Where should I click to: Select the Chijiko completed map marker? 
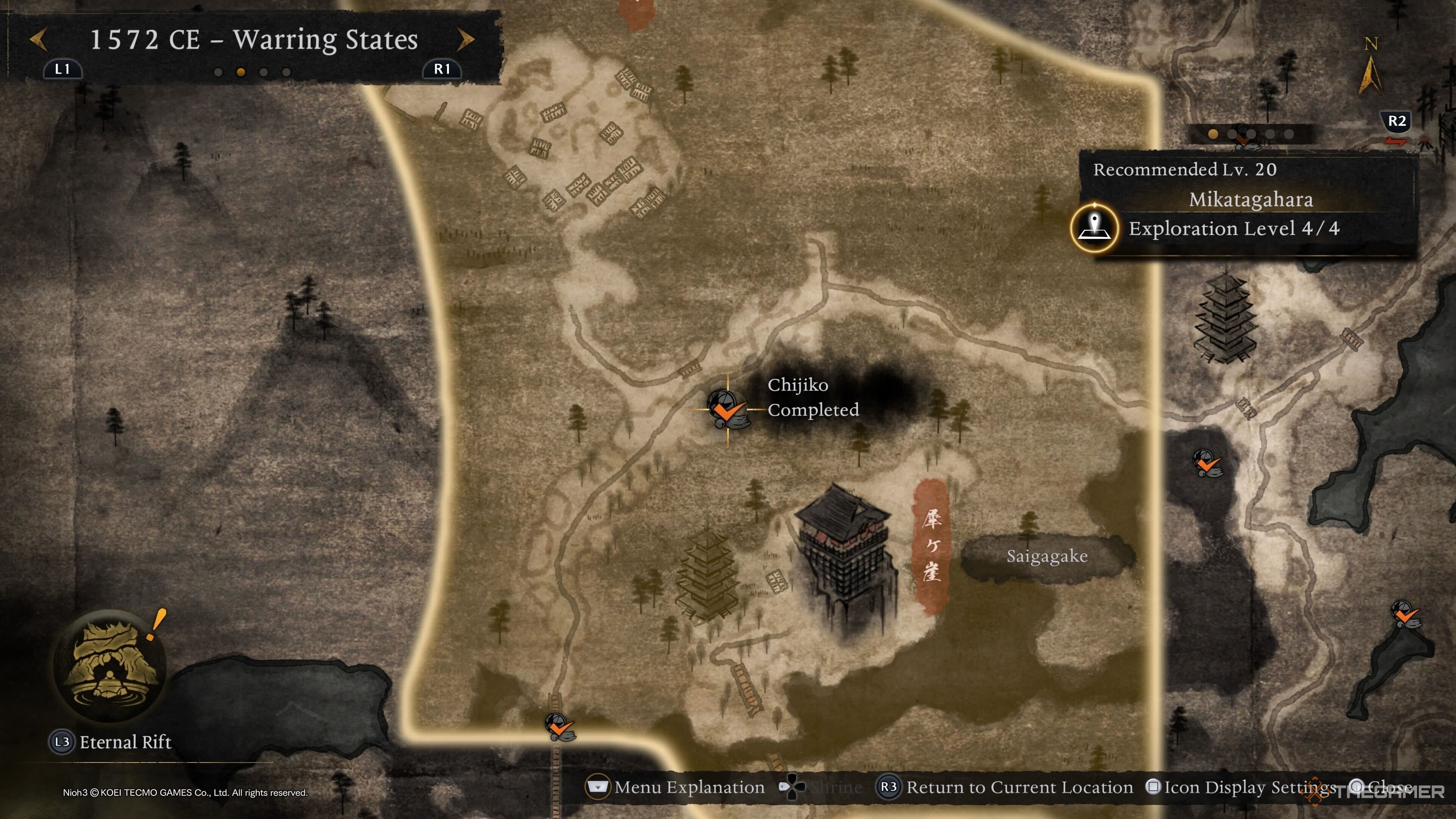[728, 409]
